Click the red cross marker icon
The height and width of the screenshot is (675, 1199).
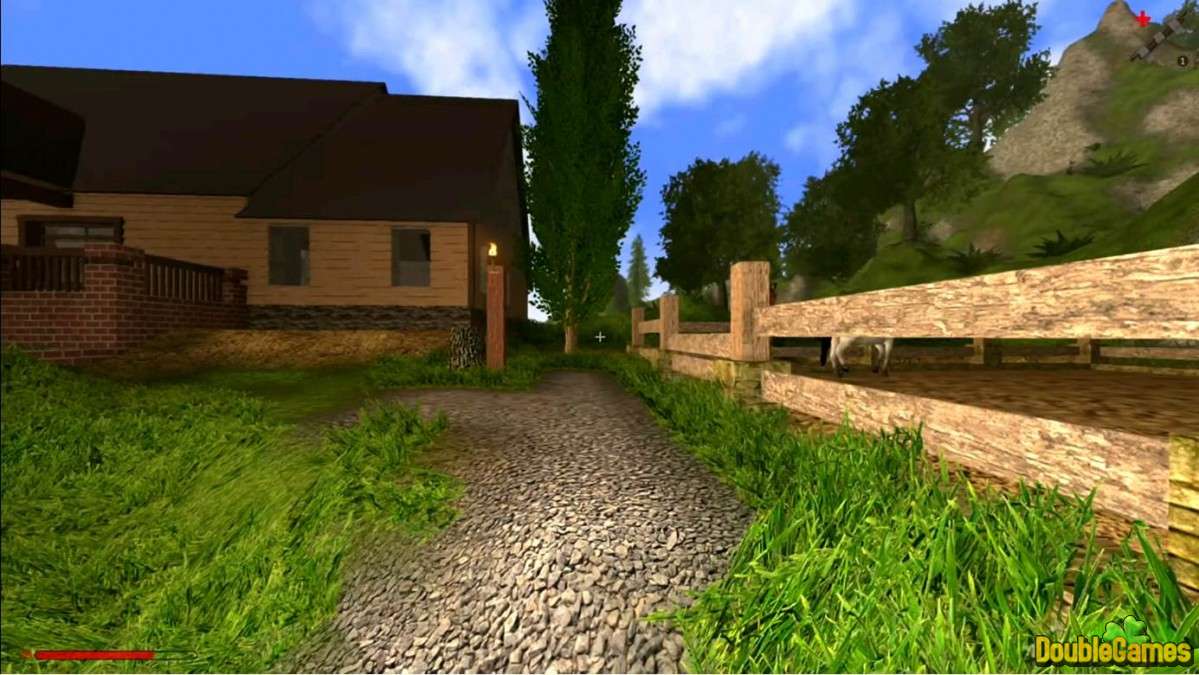coord(1142,17)
